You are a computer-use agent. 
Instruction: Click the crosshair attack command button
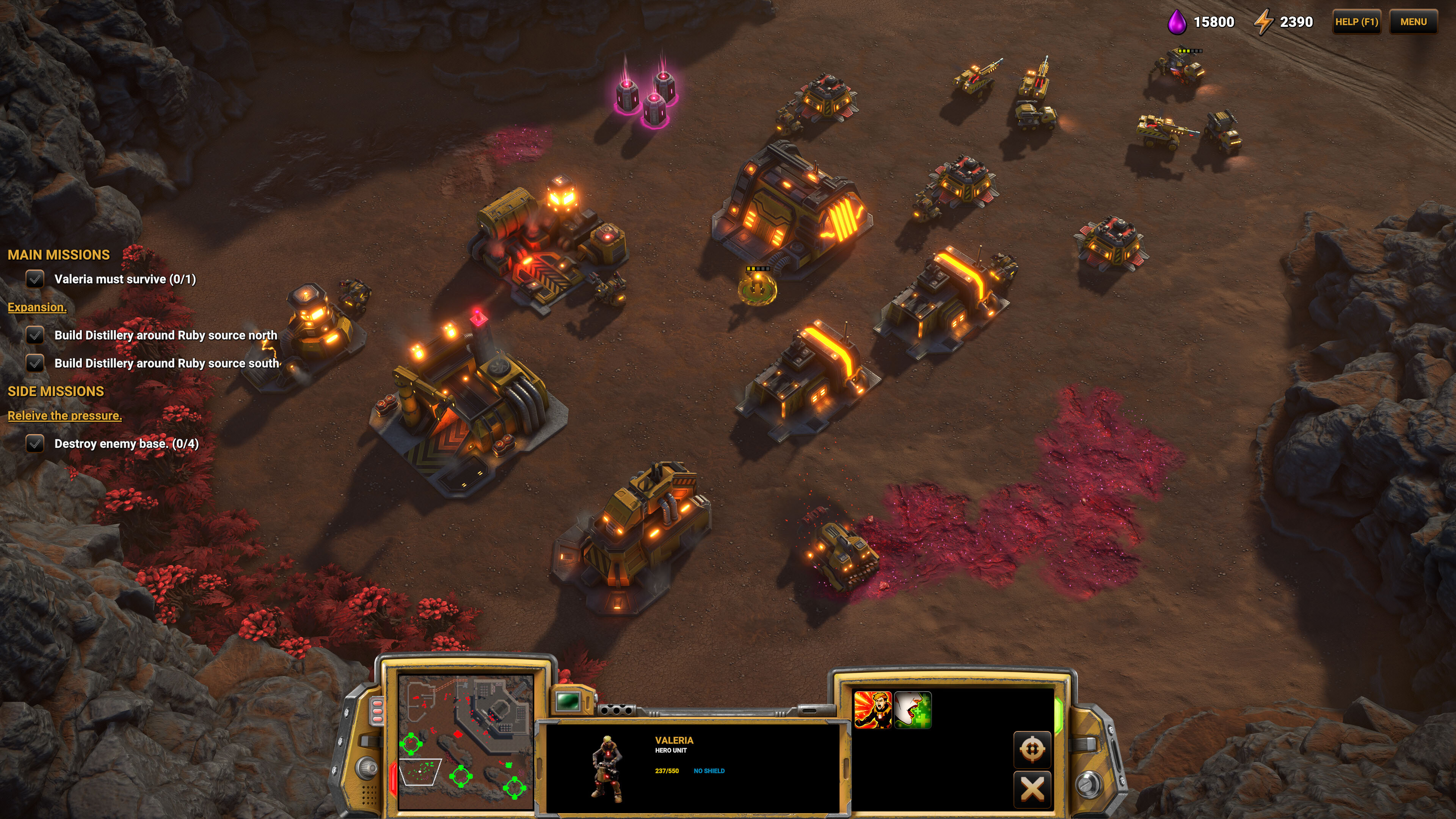tap(1031, 750)
